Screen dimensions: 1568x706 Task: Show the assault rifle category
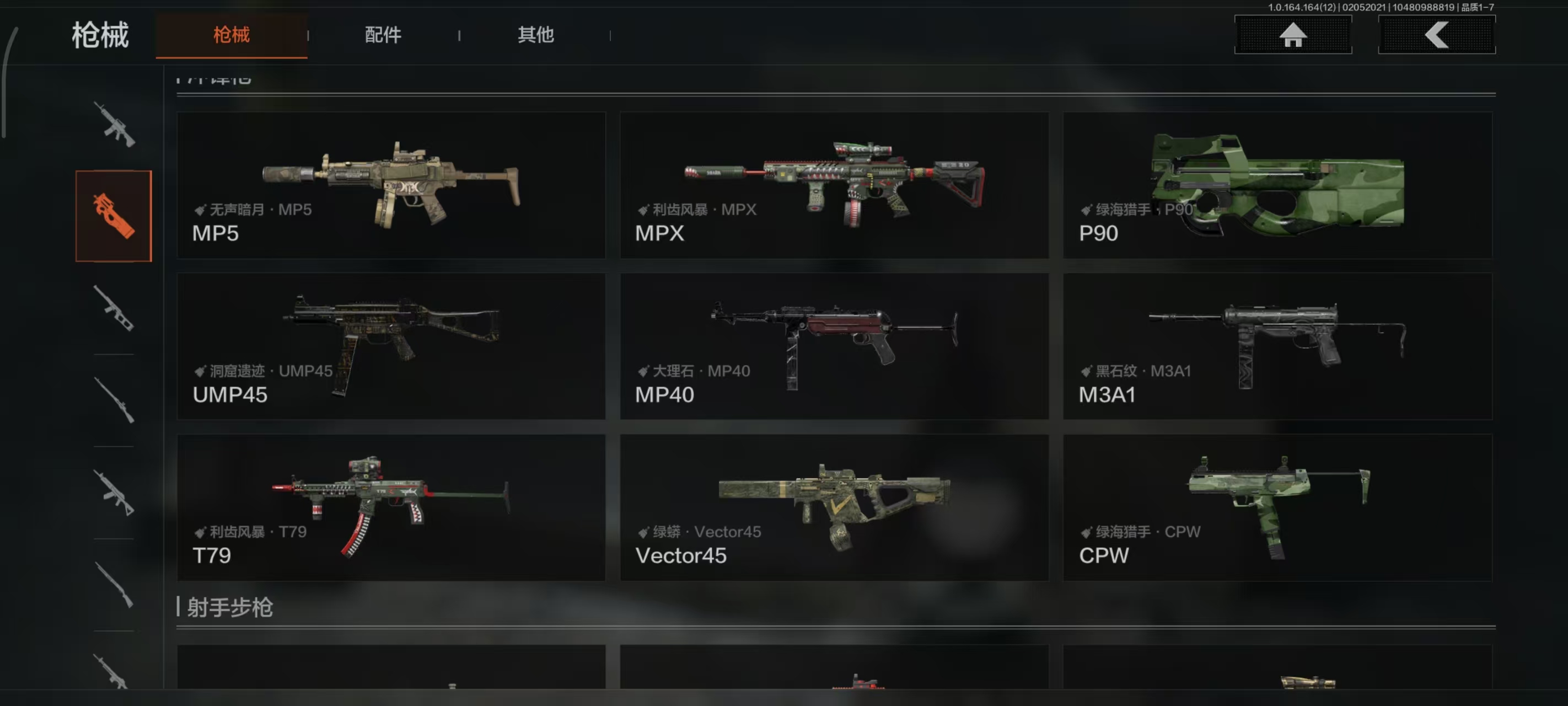coord(114,124)
